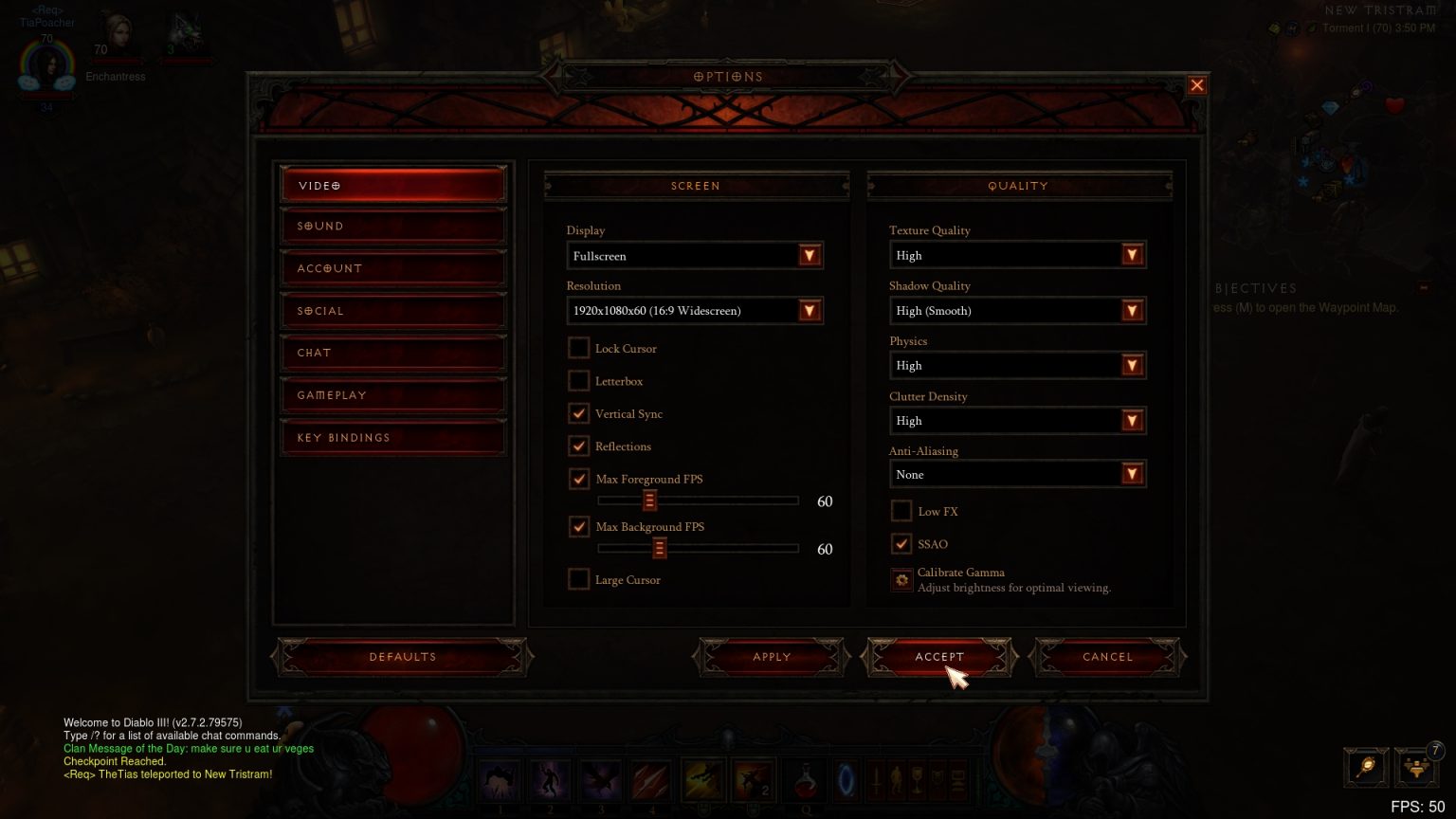Image resolution: width=1456 pixels, height=819 pixels.
Task: Switch to the SOUND options tab
Action: (x=392, y=226)
